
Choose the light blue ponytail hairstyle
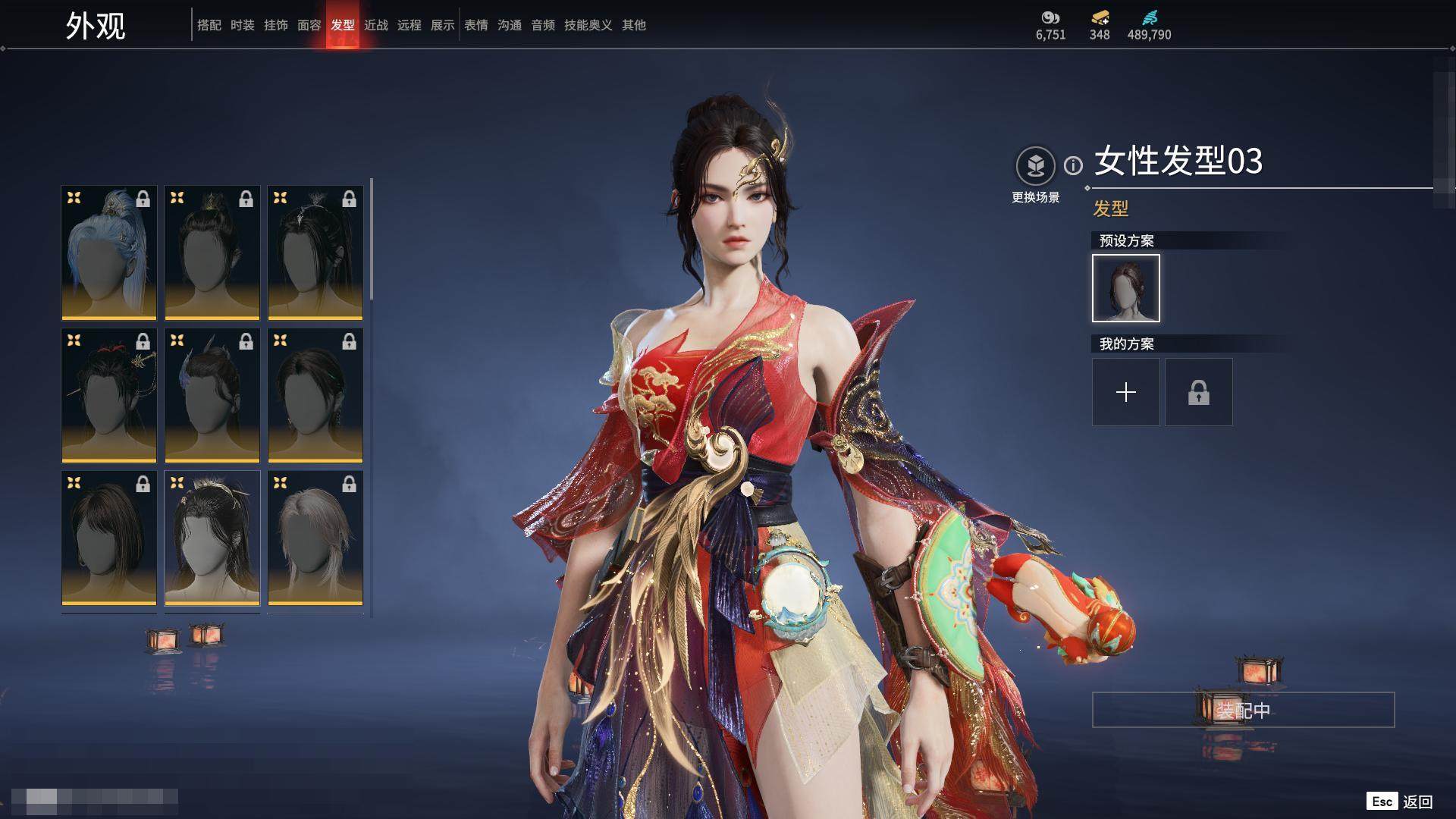(x=109, y=253)
